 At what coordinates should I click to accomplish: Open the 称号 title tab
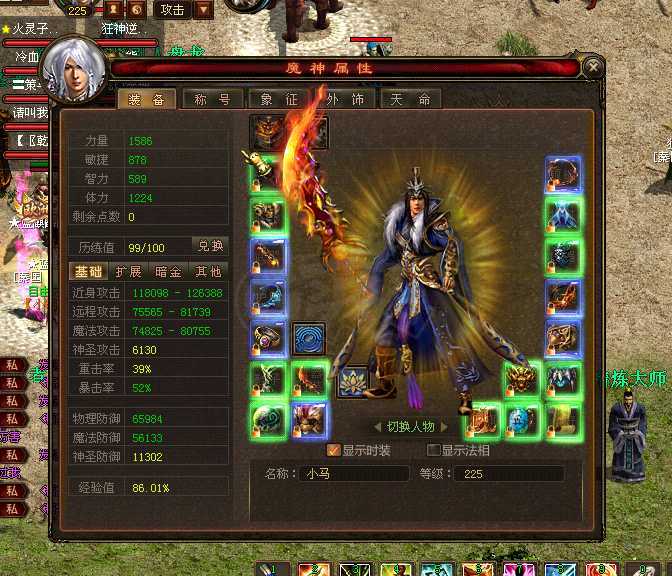tap(205, 99)
